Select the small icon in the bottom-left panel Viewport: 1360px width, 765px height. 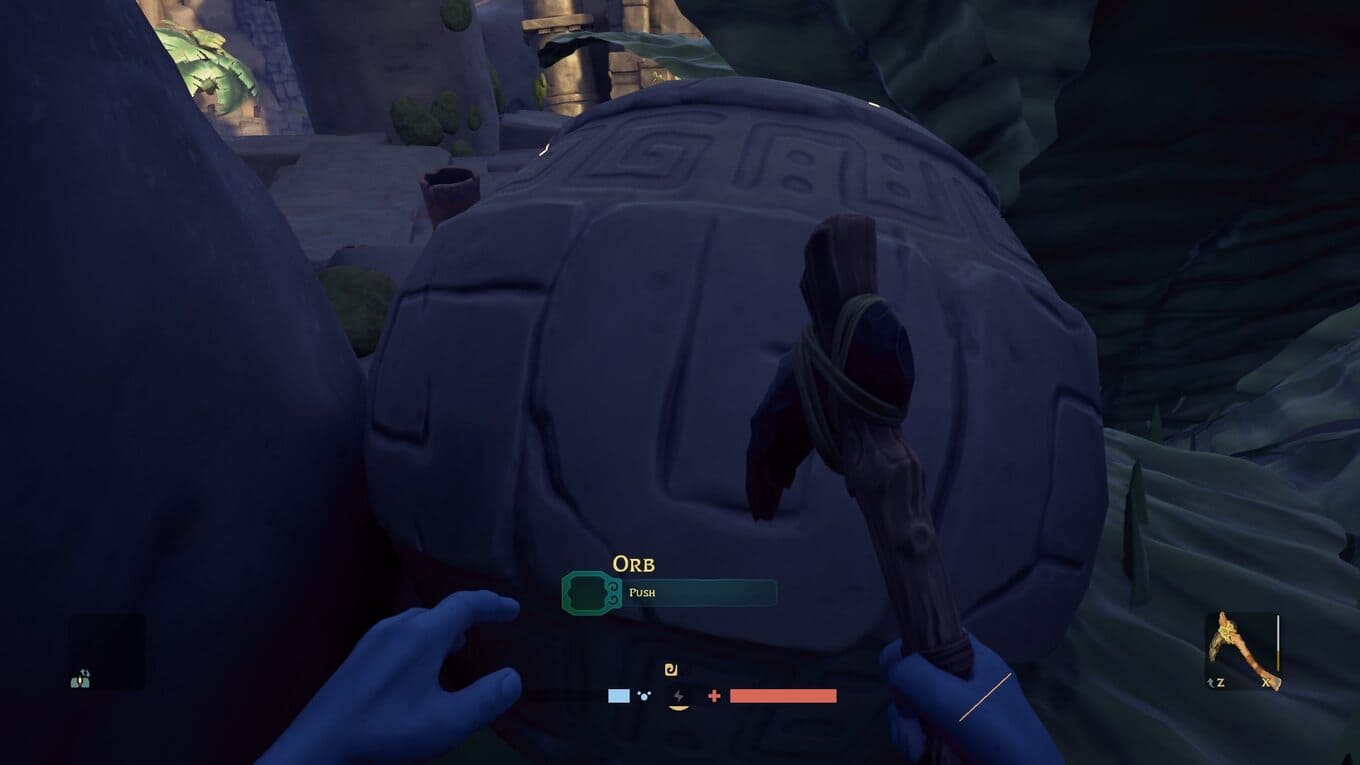(81, 679)
